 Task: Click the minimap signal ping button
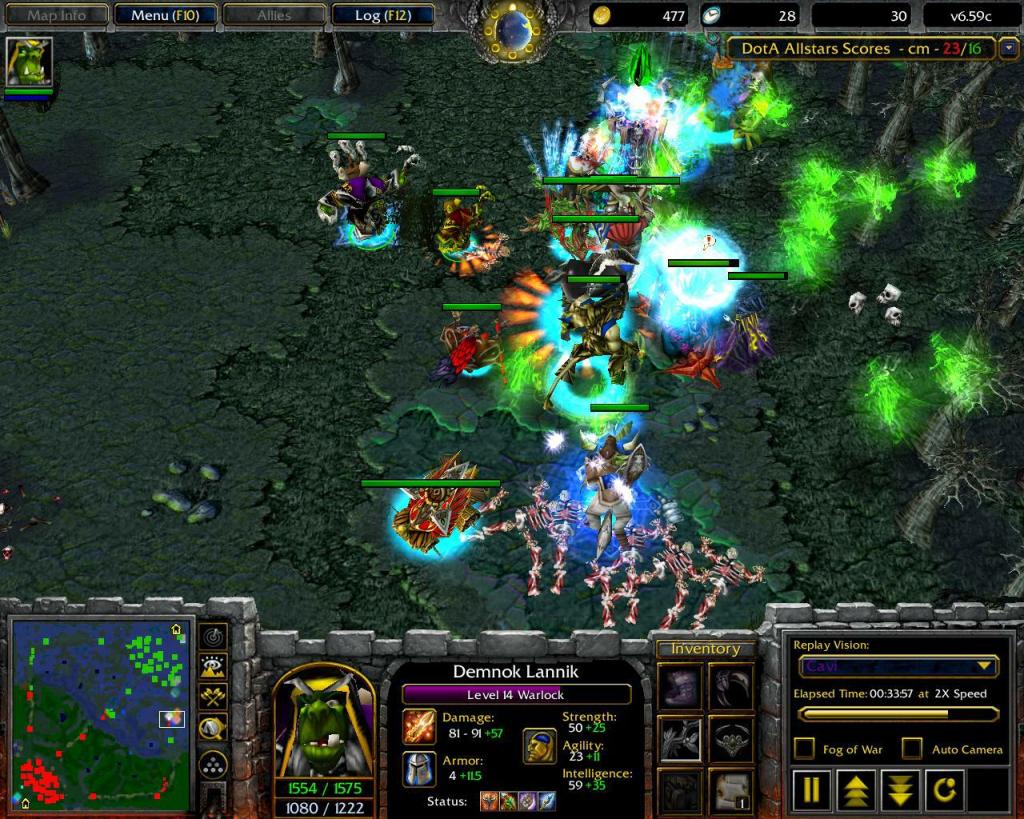point(213,636)
